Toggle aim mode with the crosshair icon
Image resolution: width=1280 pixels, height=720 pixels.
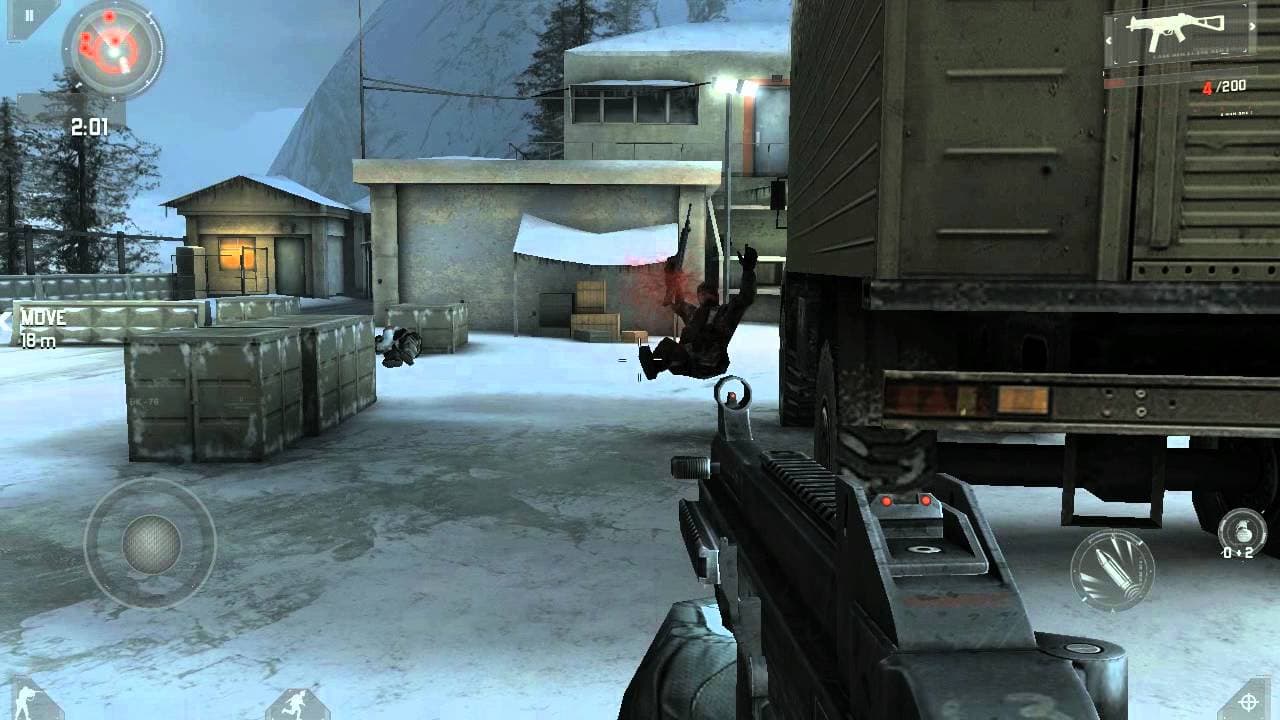(1247, 703)
